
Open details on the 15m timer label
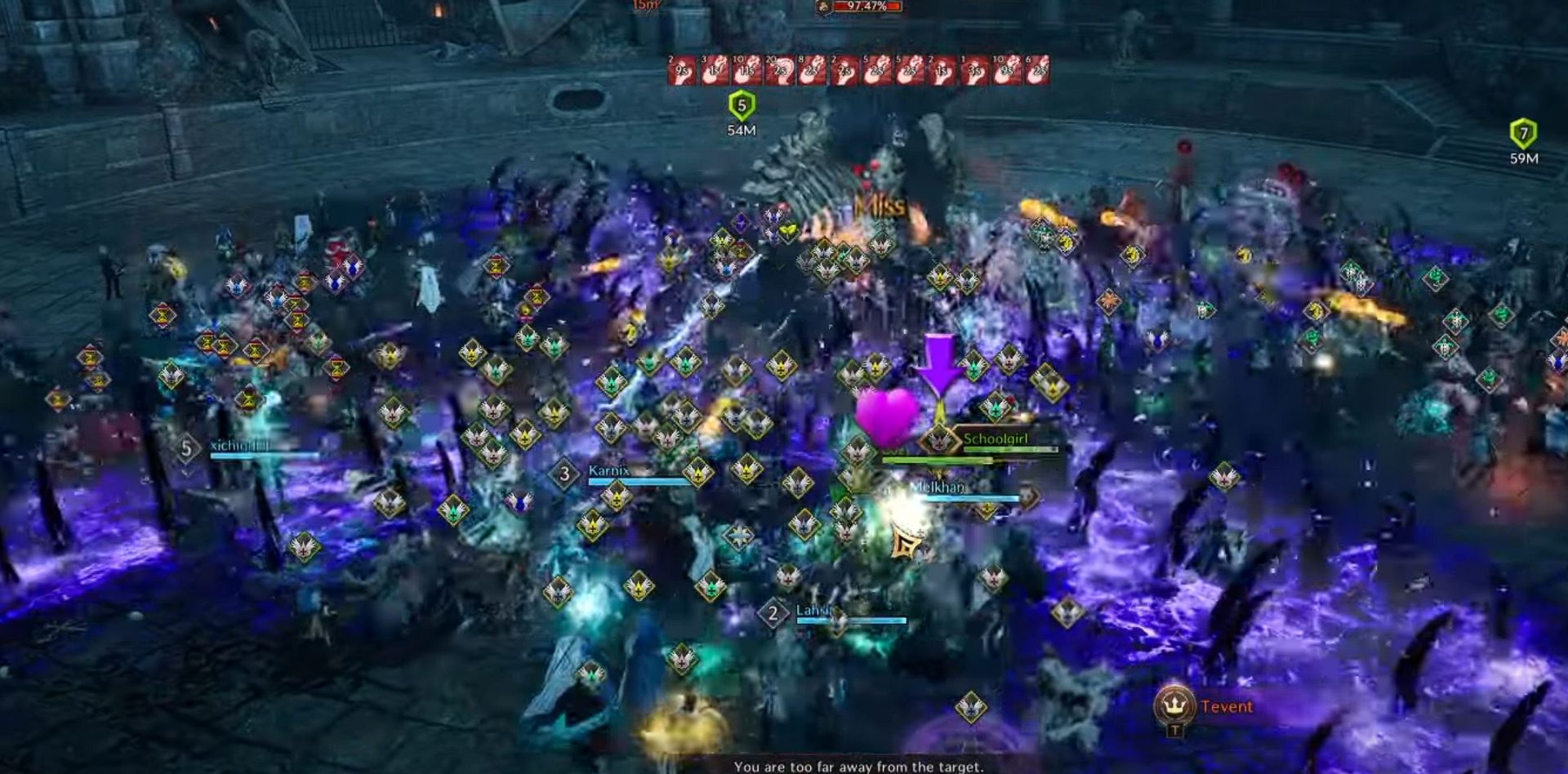click(x=647, y=7)
